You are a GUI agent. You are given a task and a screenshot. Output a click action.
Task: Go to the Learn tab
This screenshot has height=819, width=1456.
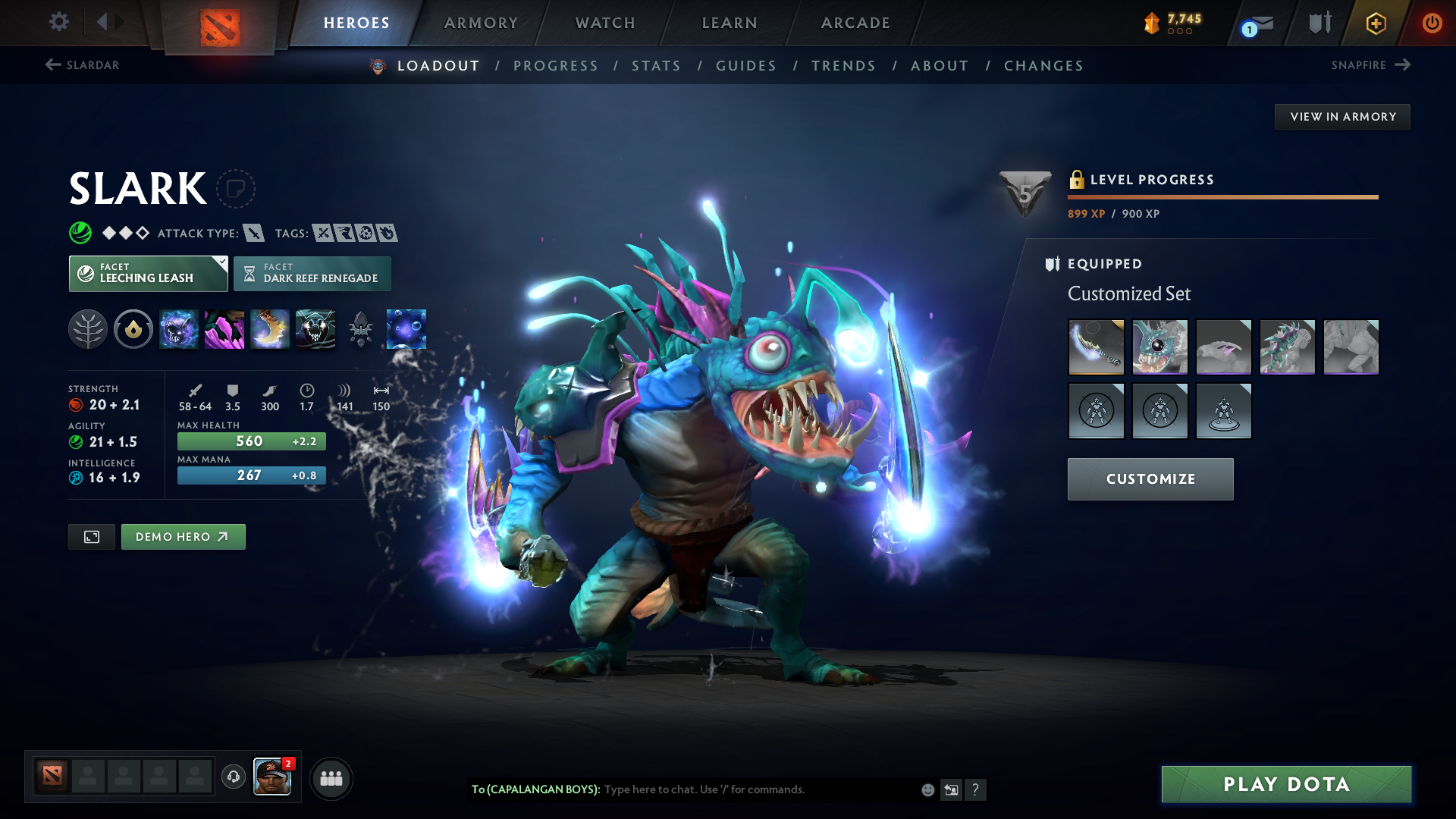tap(730, 23)
